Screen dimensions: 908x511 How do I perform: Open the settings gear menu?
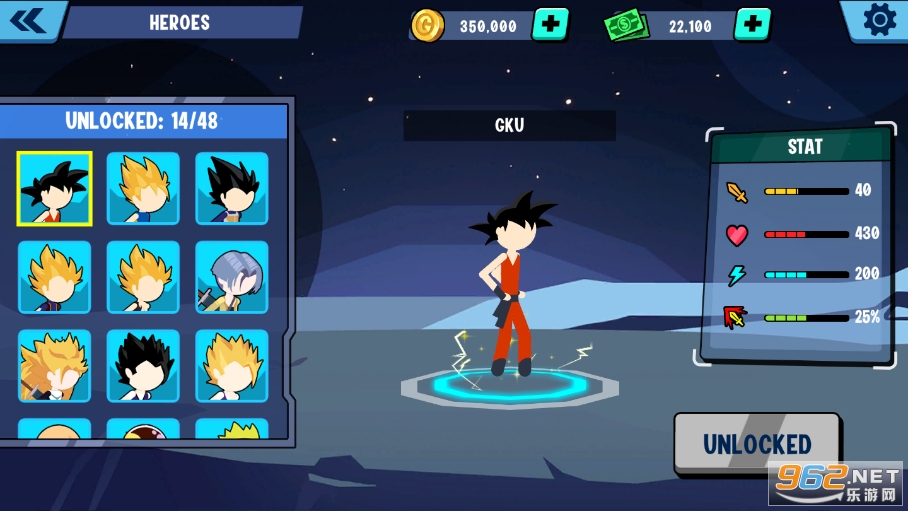point(879,20)
